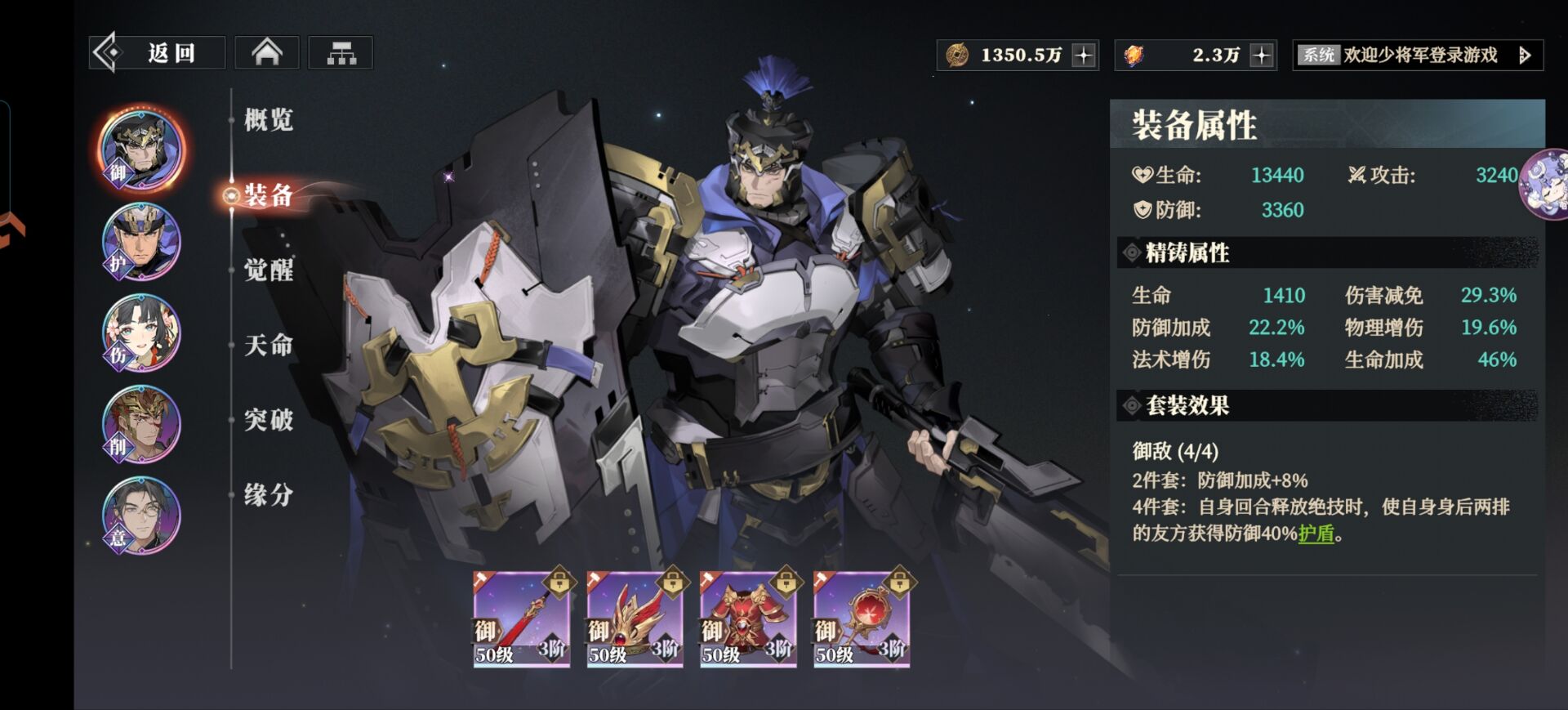1568x710 pixels.
Task: Select the helmeted 御 hero portrait
Action: click(x=141, y=150)
